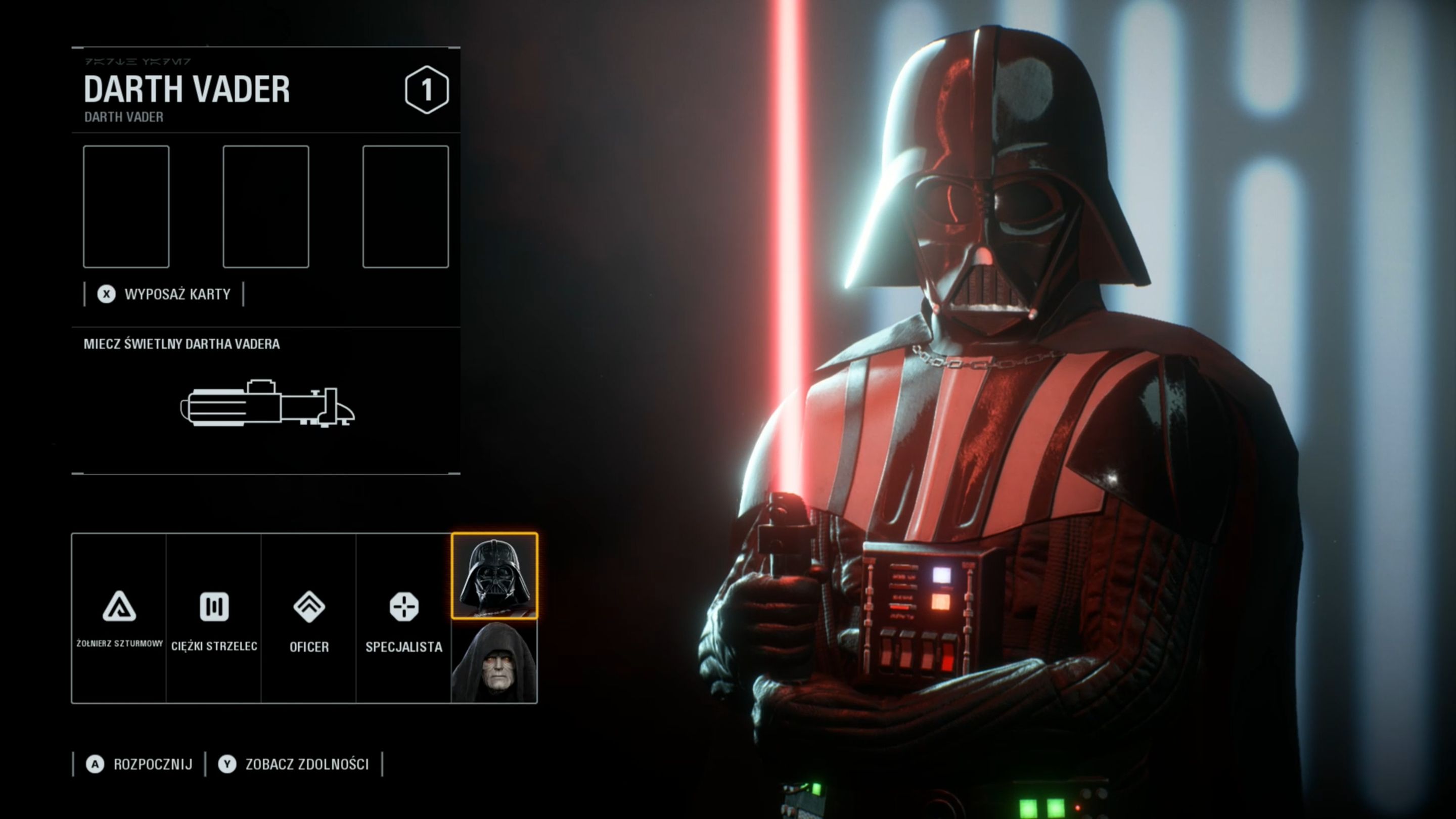Switch to the Oficer class
1456x819 pixels.
pos(308,618)
